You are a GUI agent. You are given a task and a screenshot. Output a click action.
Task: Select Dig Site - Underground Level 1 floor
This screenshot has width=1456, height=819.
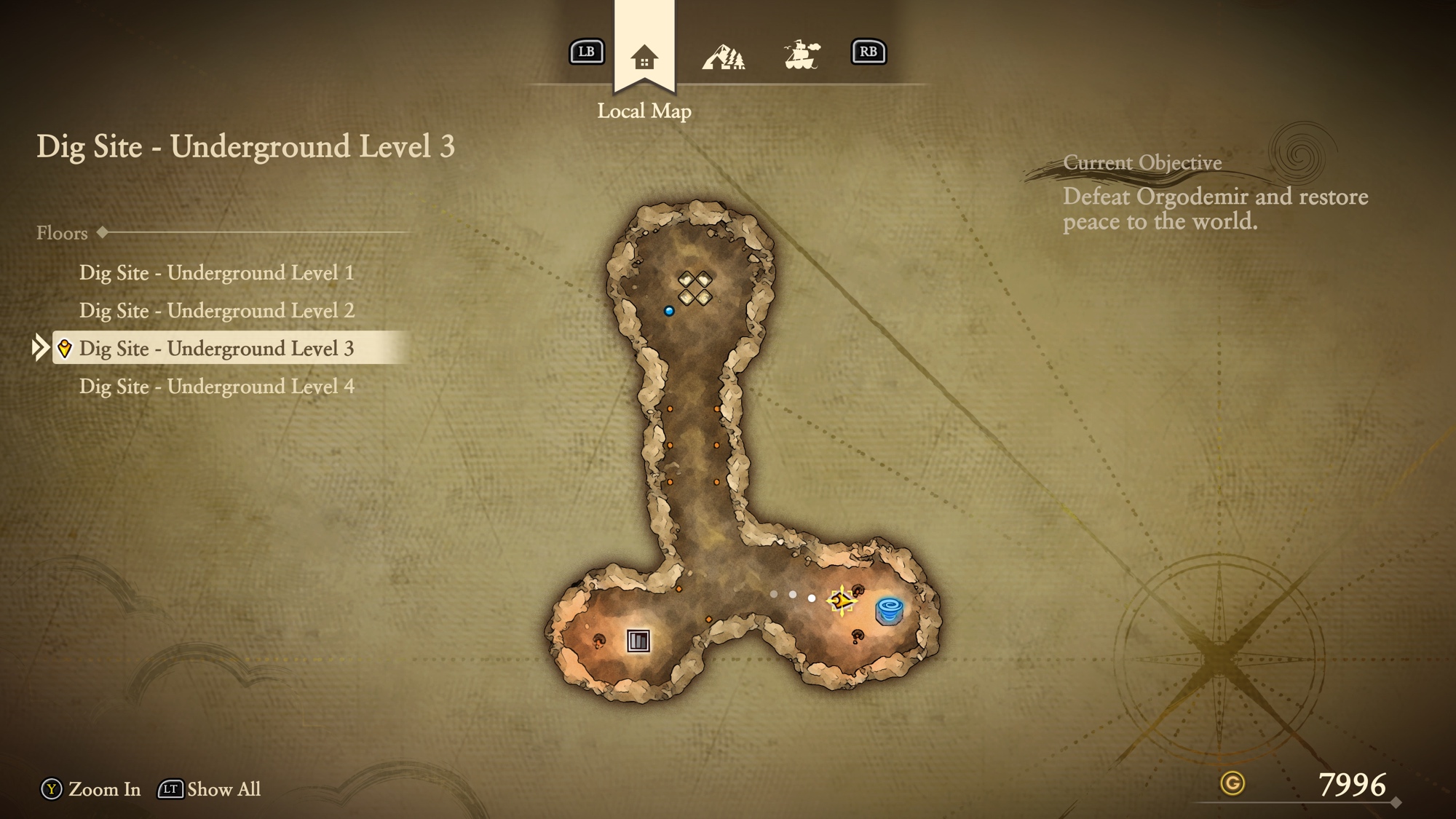click(x=216, y=273)
